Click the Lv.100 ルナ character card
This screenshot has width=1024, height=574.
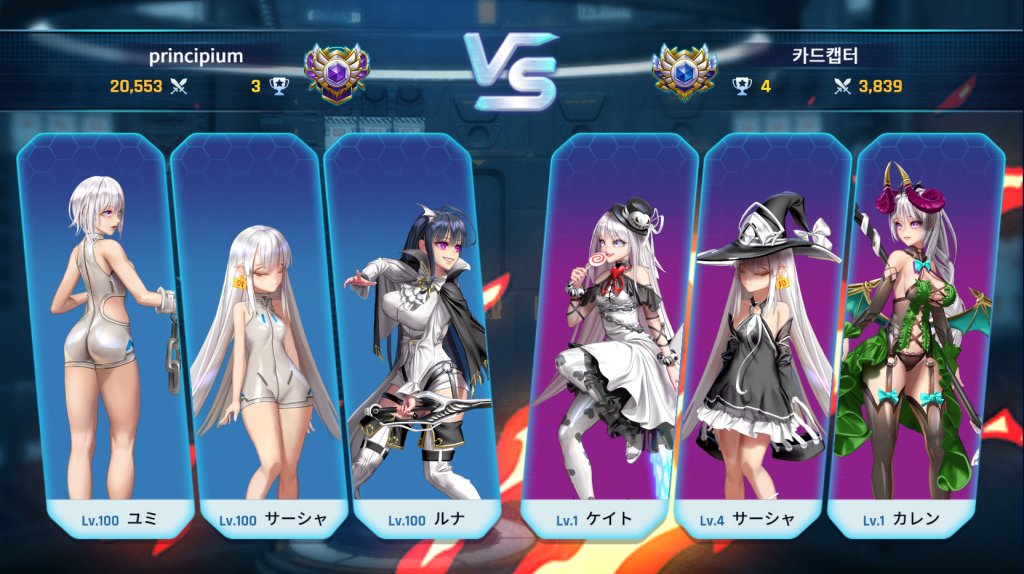pyautogui.click(x=412, y=330)
